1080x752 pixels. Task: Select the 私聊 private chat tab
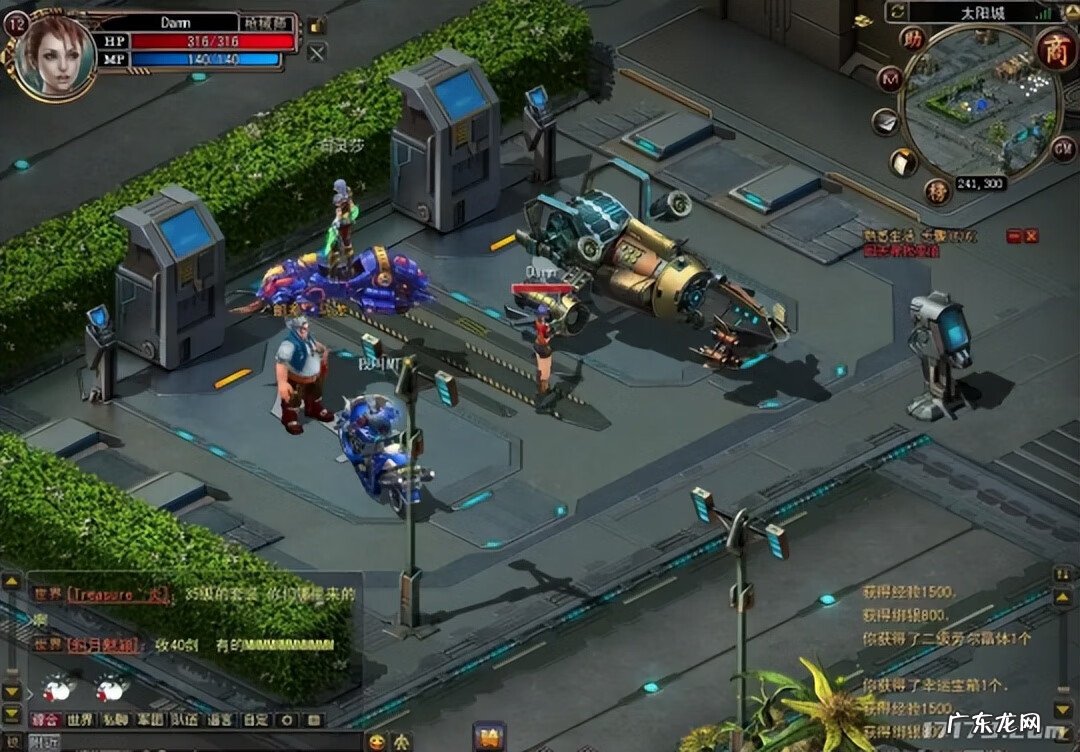tap(116, 719)
